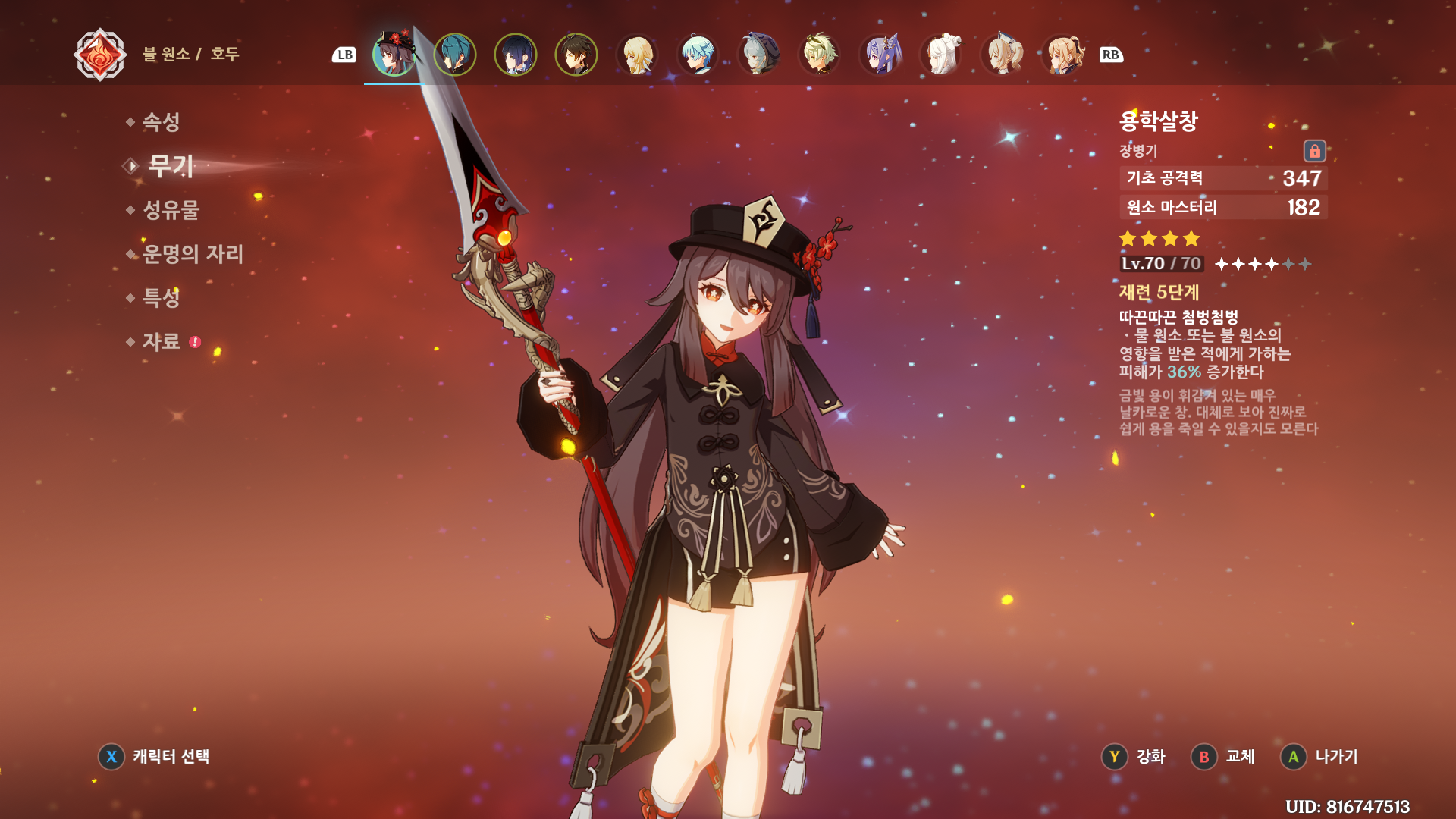Screen dimensions: 1456x819
Task: Choose the pale-green-haired character portrait
Action: pos(819,55)
